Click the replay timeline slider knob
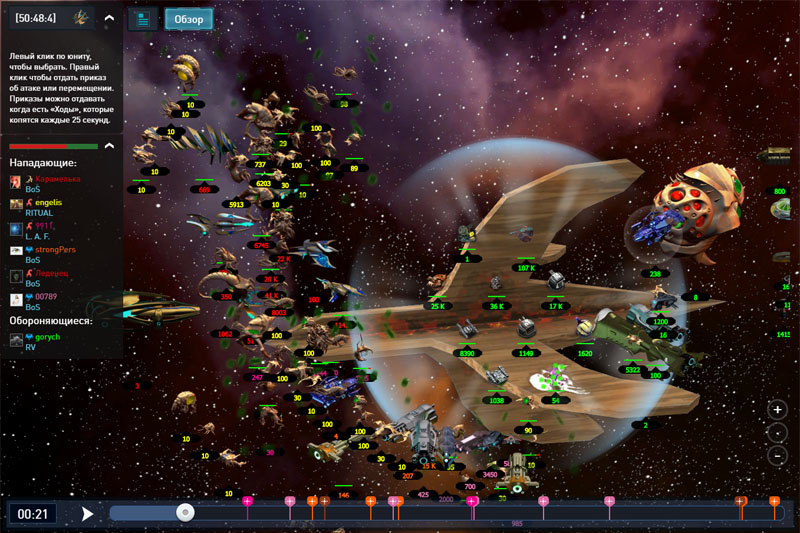This screenshot has height=533, width=800. point(185,512)
